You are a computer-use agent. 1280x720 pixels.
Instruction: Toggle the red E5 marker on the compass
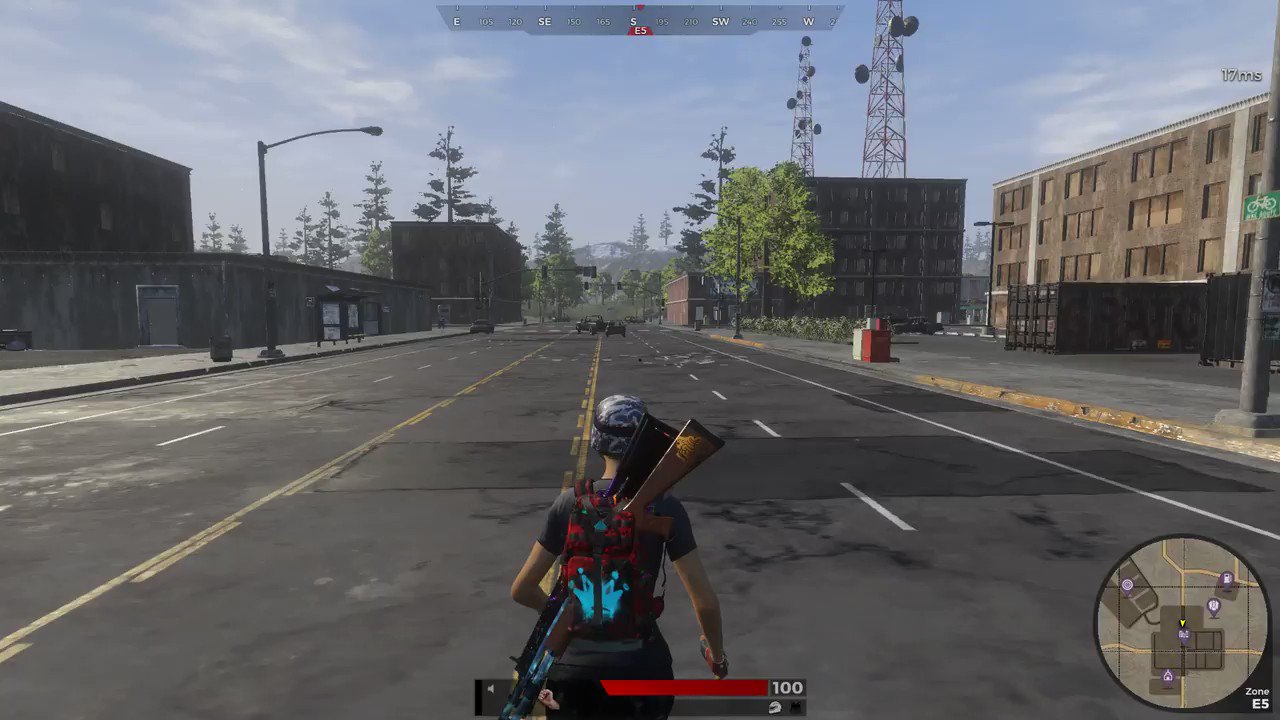(640, 31)
